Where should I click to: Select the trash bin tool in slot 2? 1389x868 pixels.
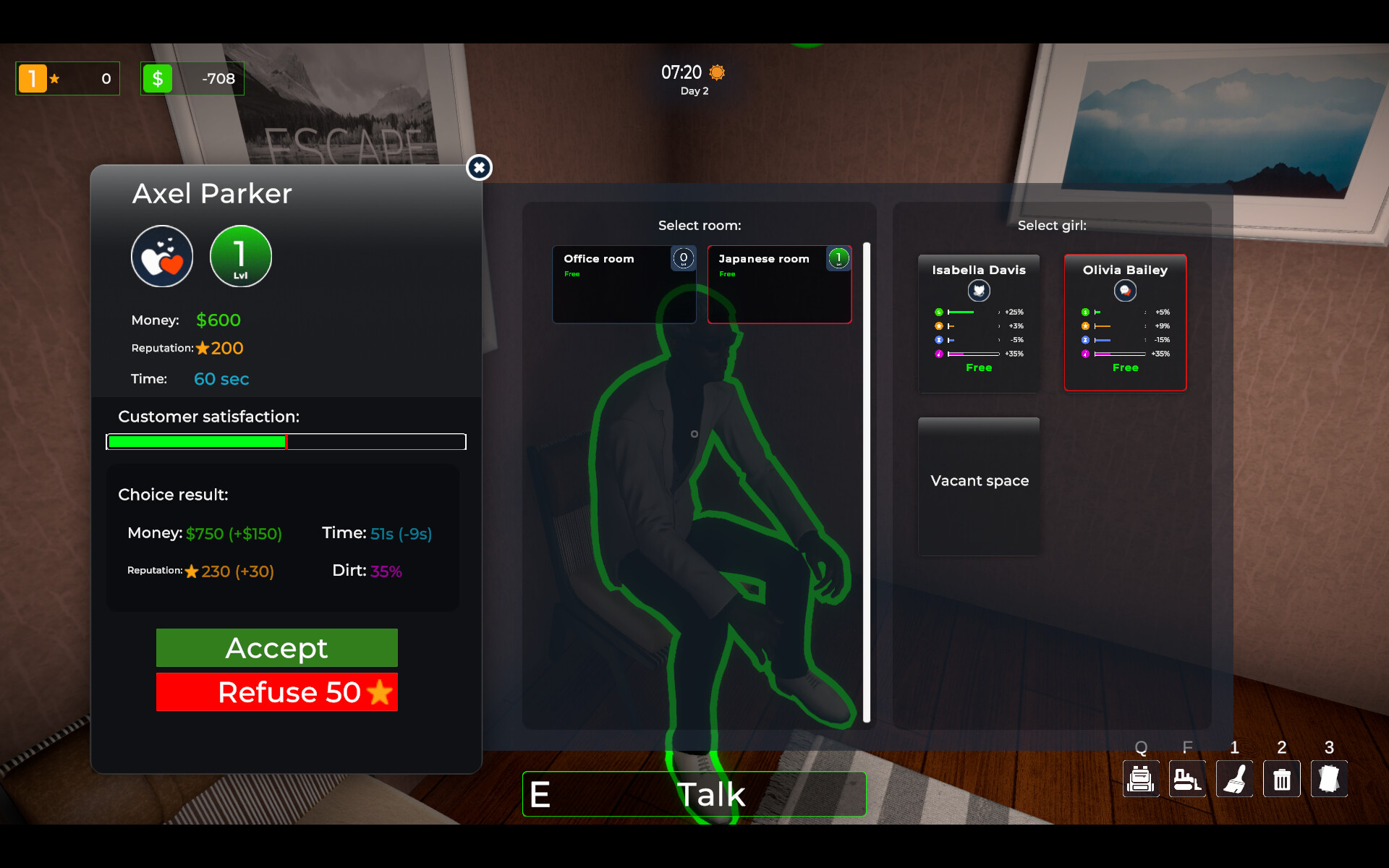(x=1281, y=779)
